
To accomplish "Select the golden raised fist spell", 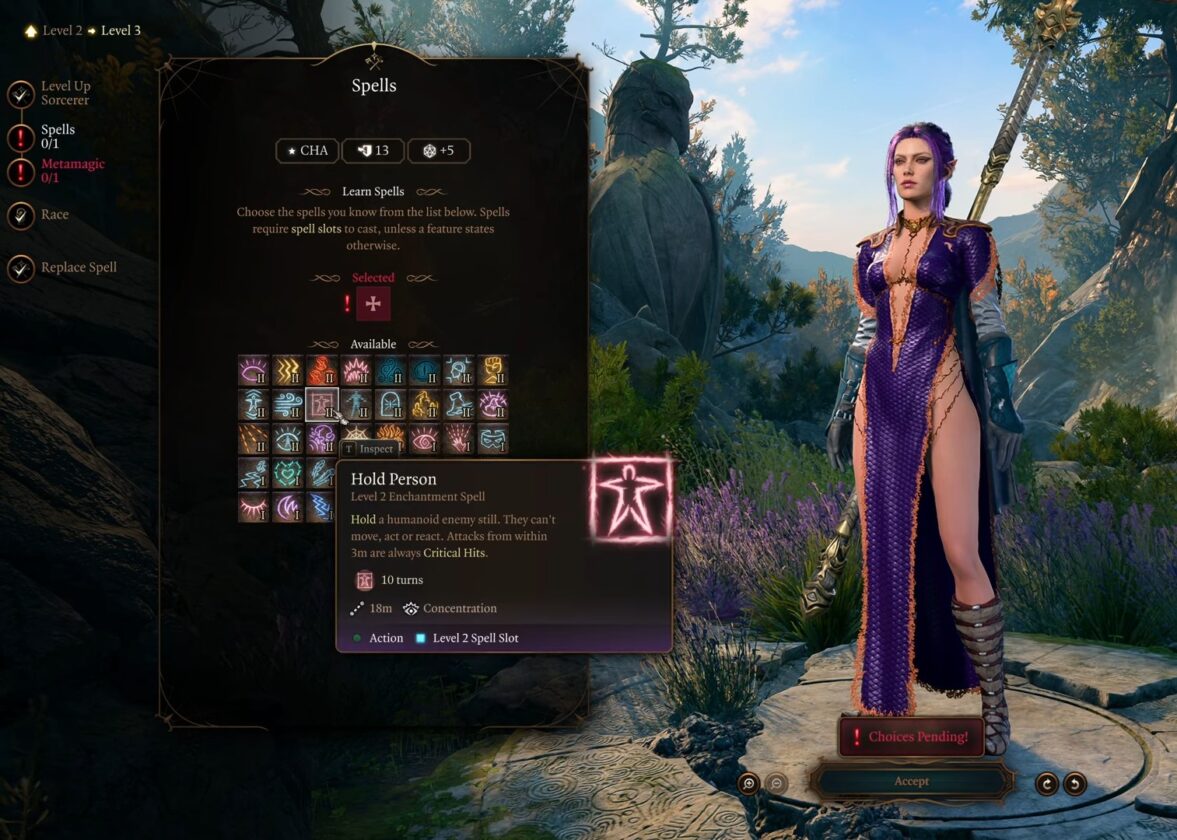I will pos(493,371).
